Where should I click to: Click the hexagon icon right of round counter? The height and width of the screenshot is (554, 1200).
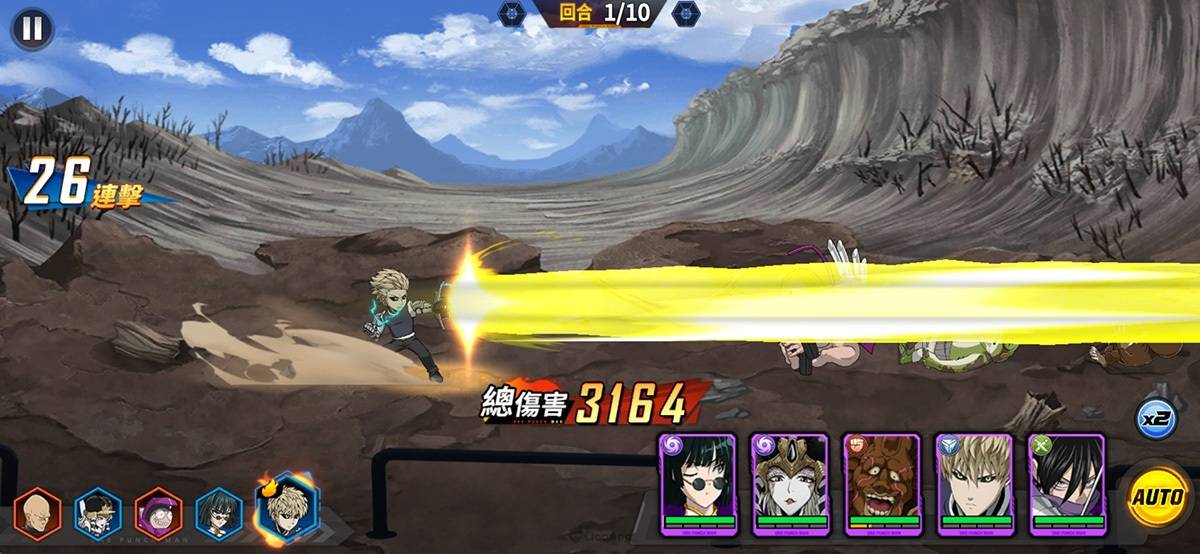pyautogui.click(x=685, y=14)
